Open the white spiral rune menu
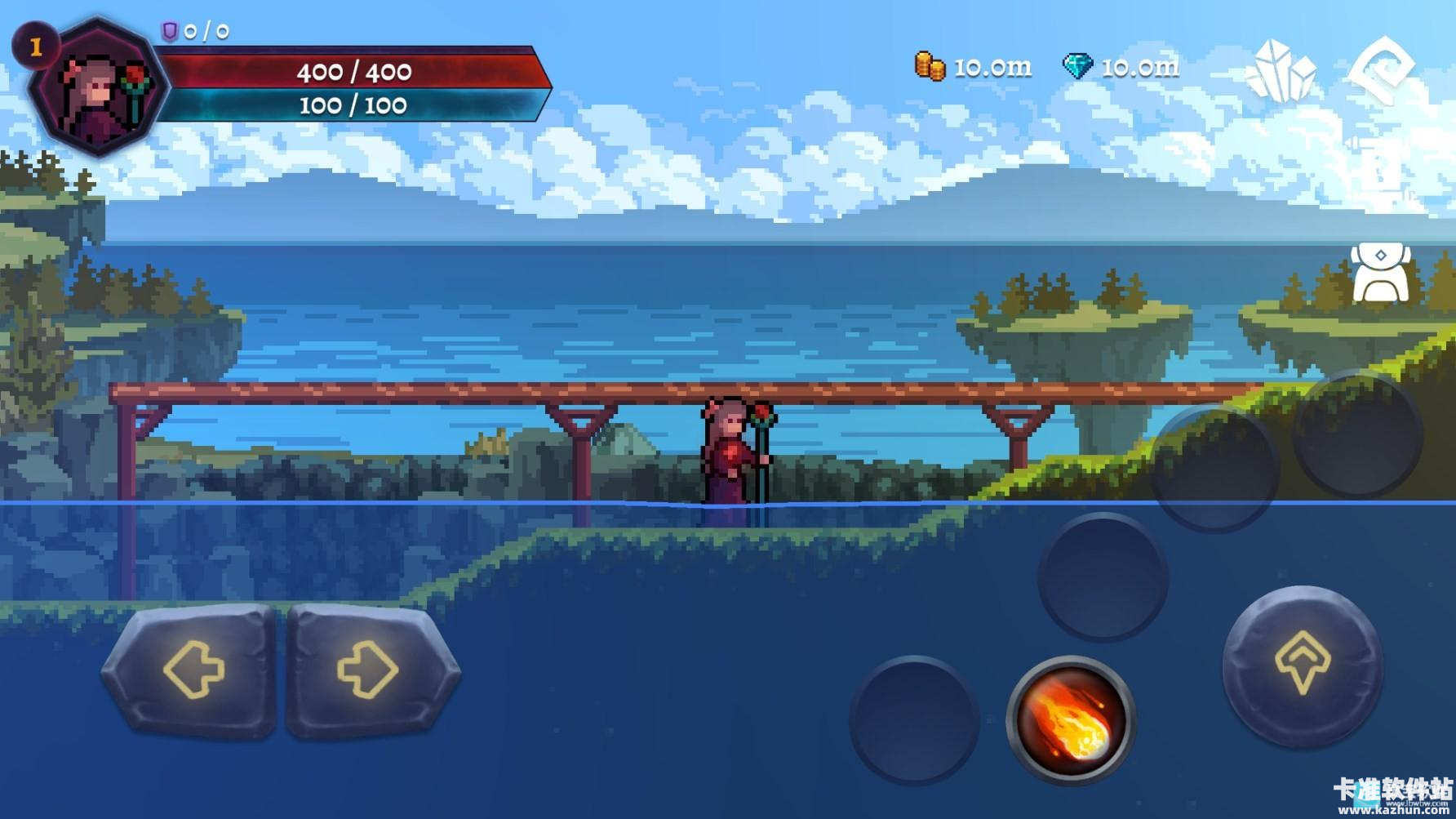Viewport: 1456px width, 819px height. [1381, 71]
